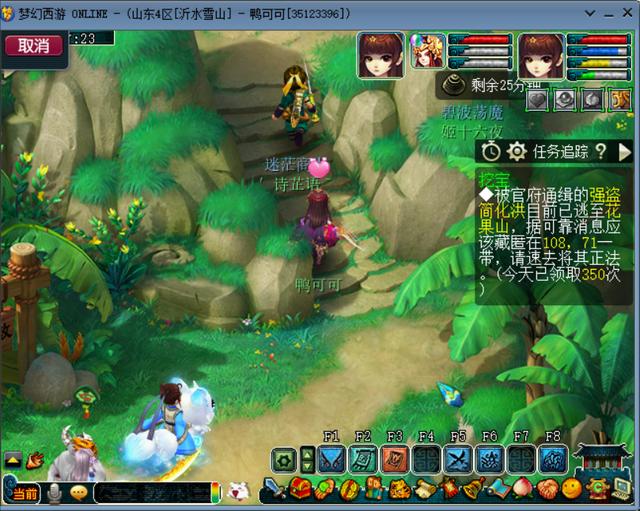Toggle the microphone voice chat icon
Viewport: 640px width, 511px height.
click(54, 492)
